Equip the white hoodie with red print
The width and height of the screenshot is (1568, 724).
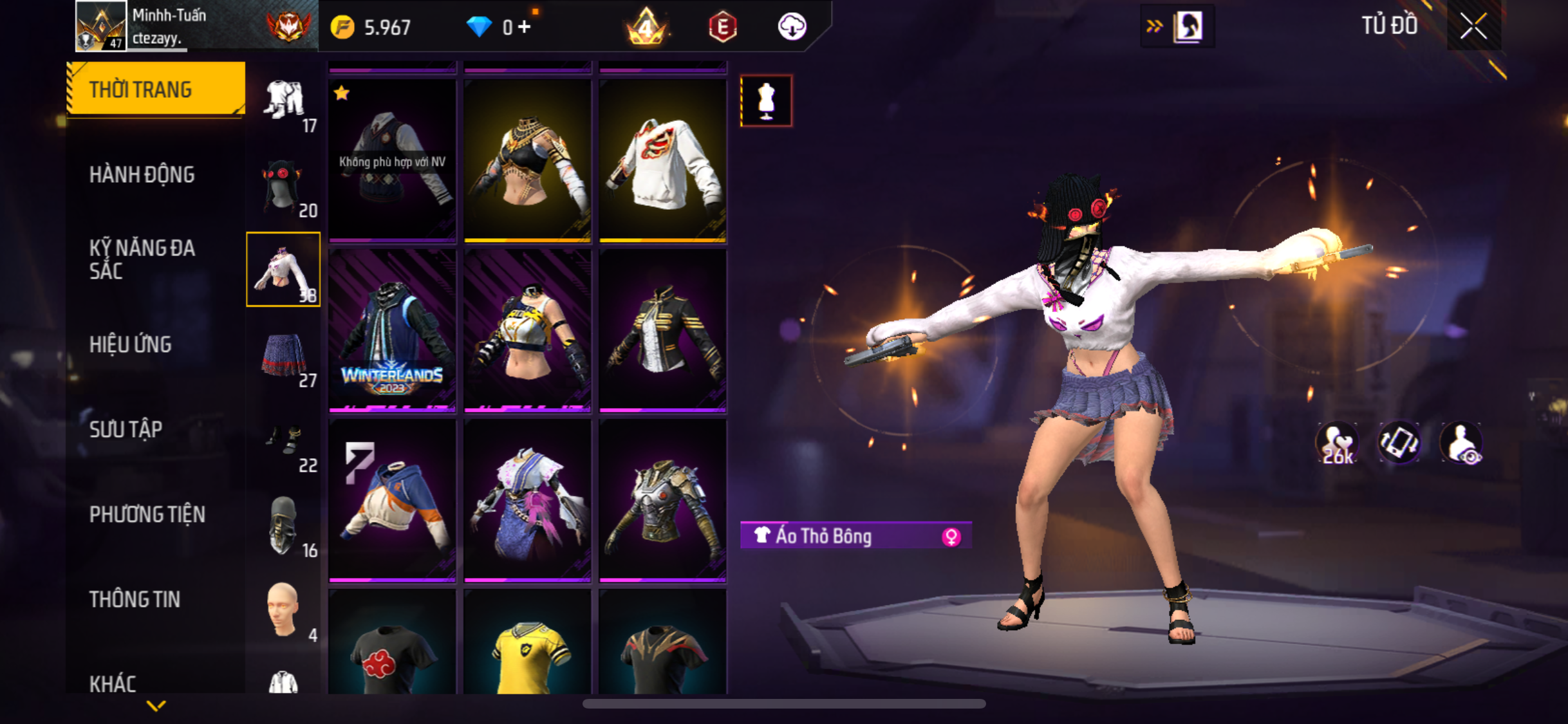662,160
